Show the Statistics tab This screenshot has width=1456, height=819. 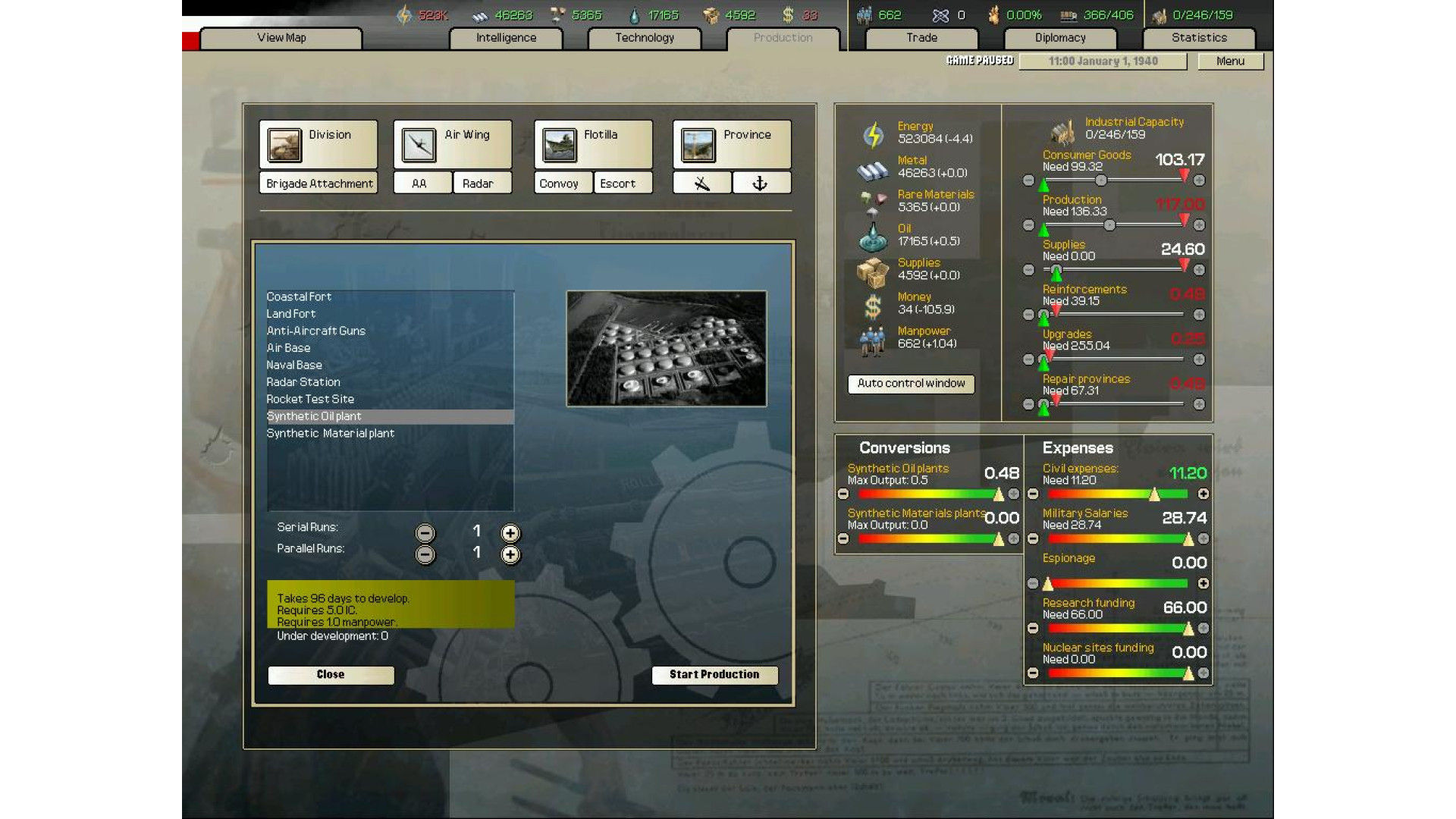pyautogui.click(x=1199, y=38)
